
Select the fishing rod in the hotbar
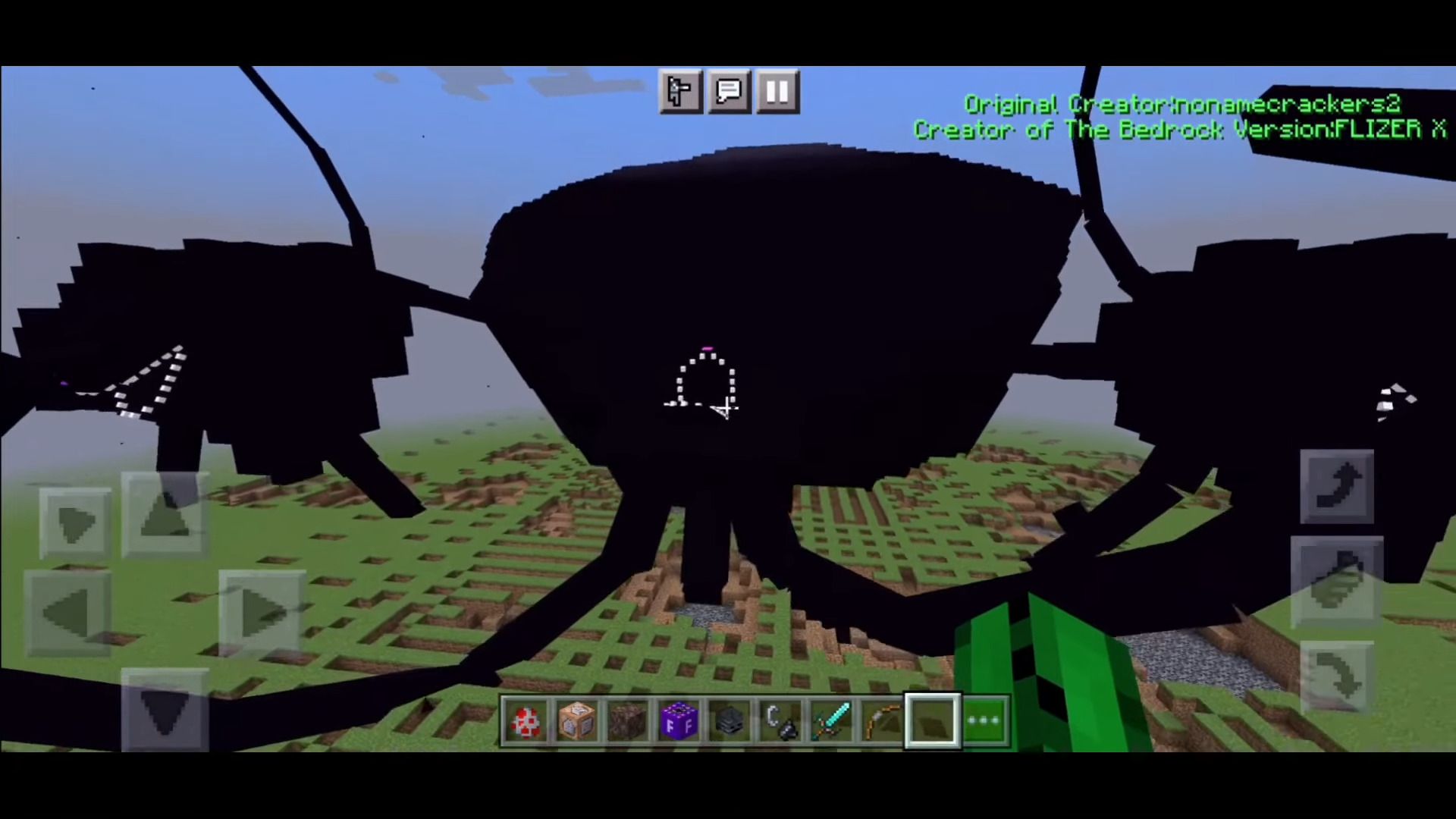pos(882,720)
